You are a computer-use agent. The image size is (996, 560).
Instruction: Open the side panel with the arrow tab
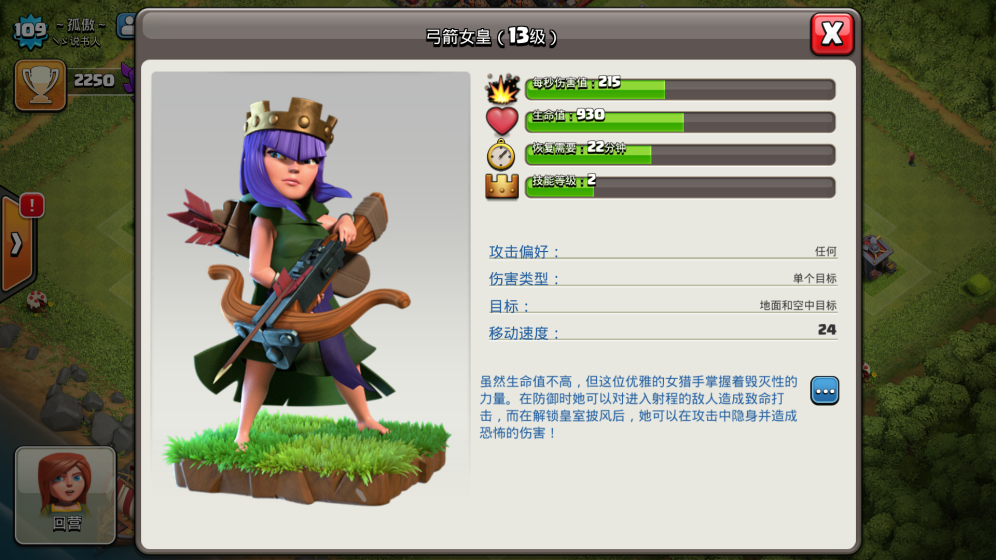click(17, 243)
